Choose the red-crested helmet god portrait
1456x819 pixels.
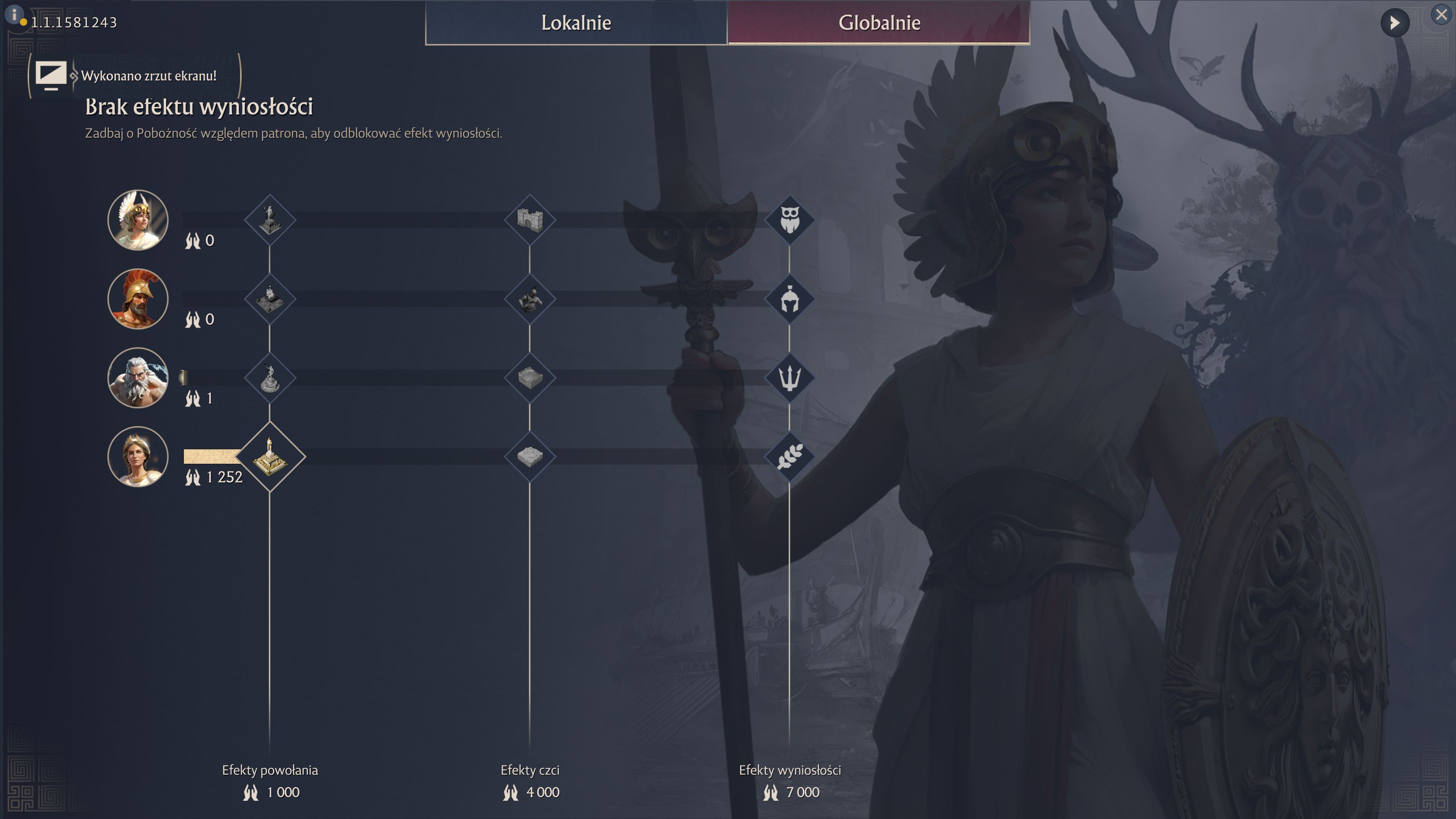(138, 299)
